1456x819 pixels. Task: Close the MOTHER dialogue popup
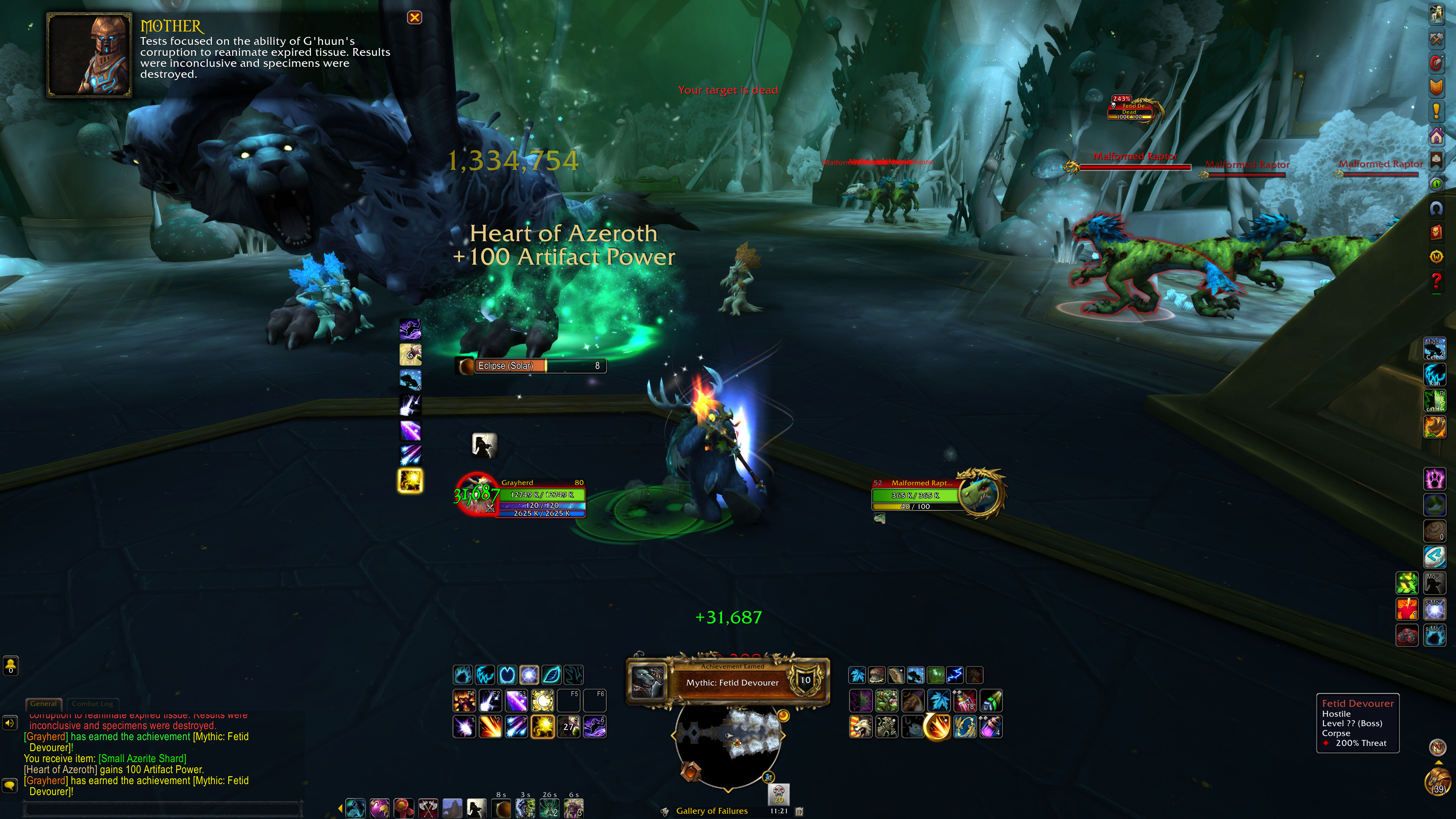414,17
